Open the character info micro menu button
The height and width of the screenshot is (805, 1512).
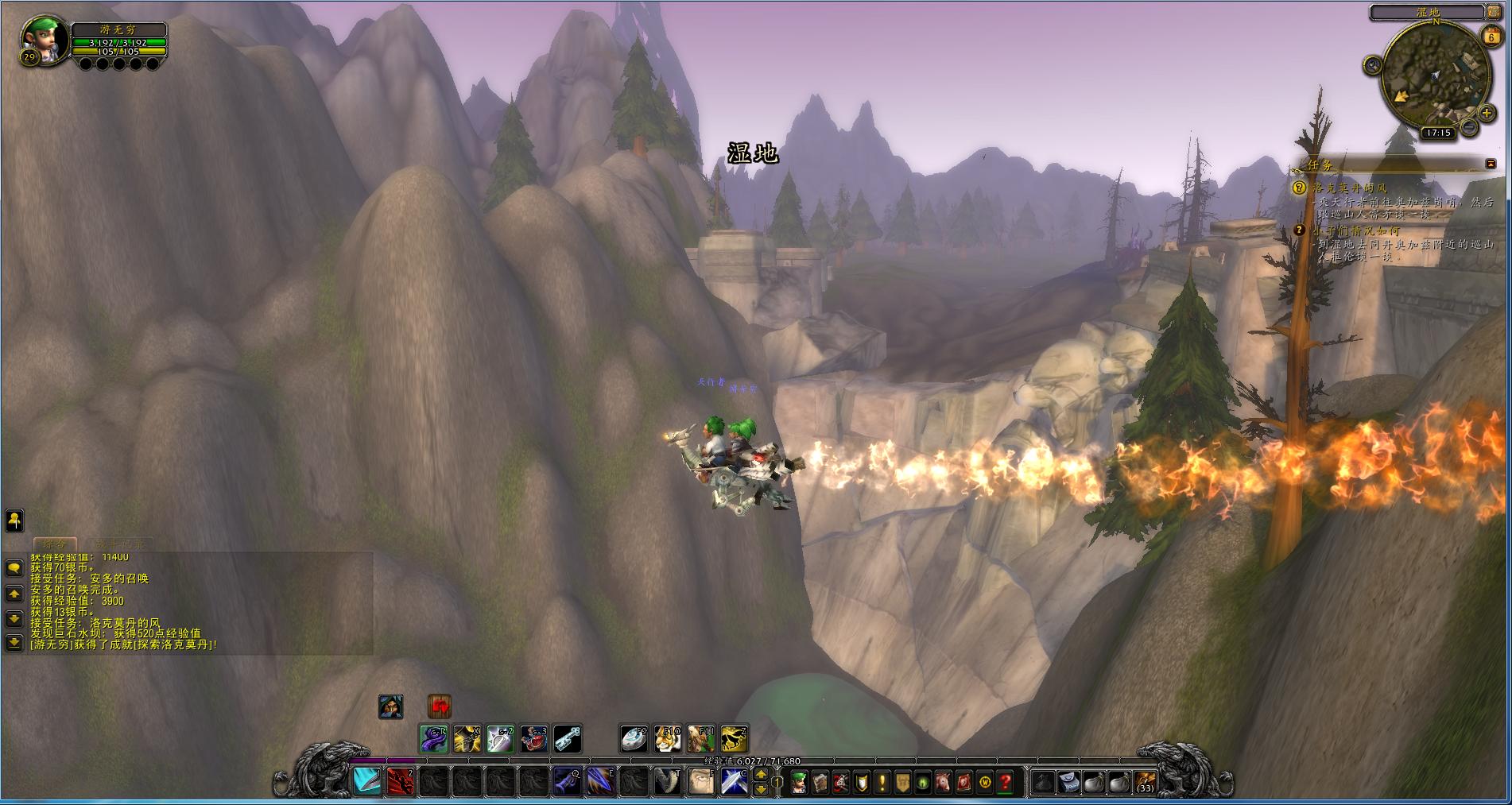point(799,783)
